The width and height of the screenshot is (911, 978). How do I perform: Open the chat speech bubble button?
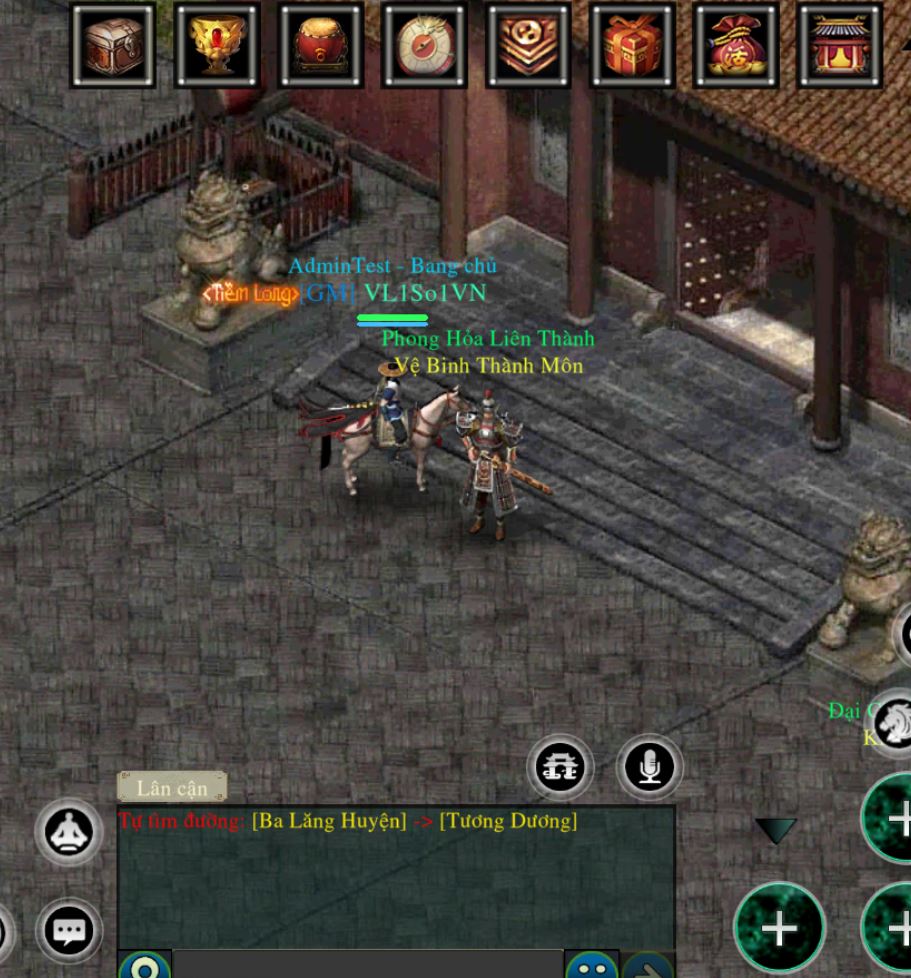pos(69,932)
